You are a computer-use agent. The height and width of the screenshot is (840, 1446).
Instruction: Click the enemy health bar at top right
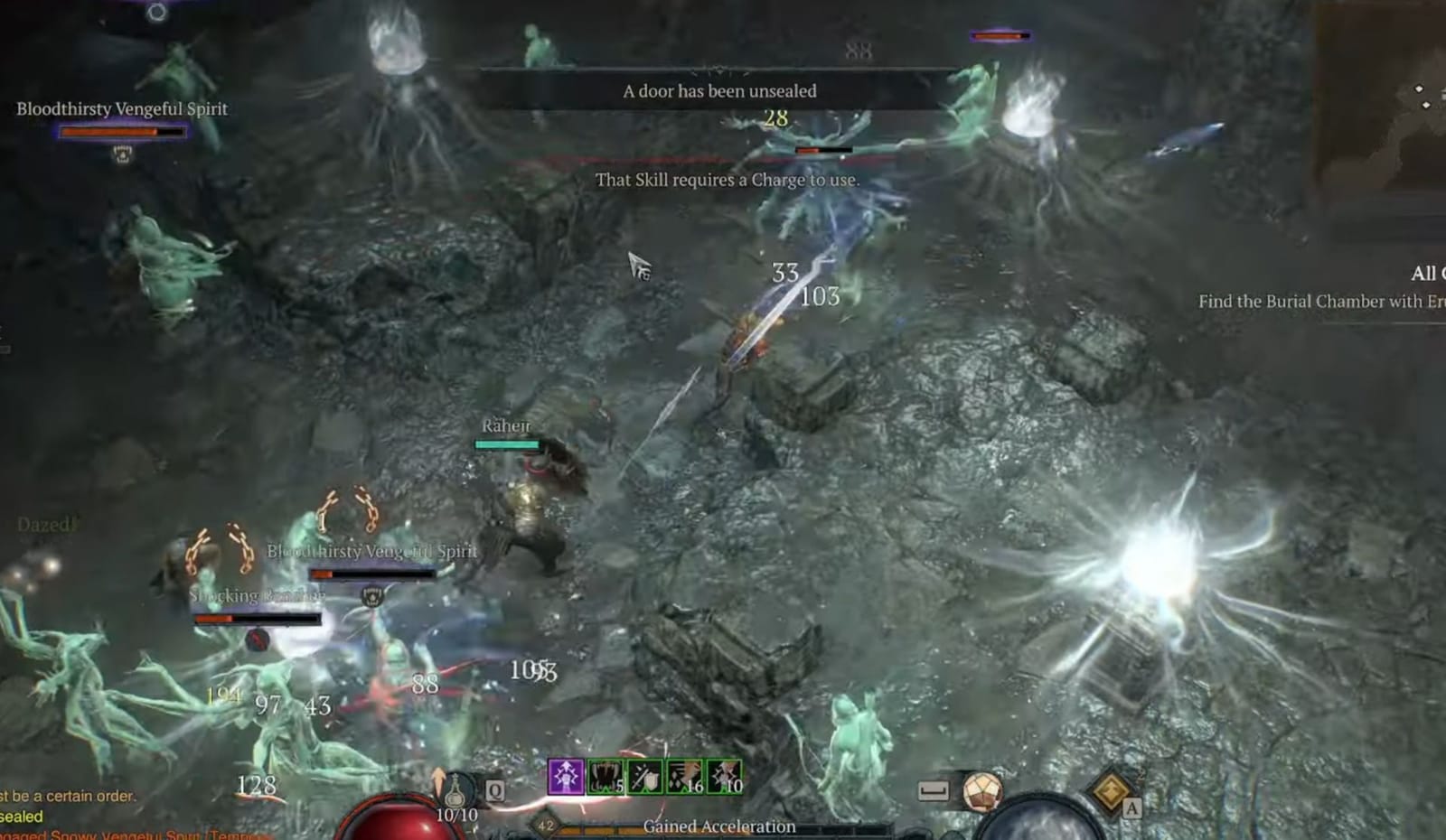pos(999,36)
